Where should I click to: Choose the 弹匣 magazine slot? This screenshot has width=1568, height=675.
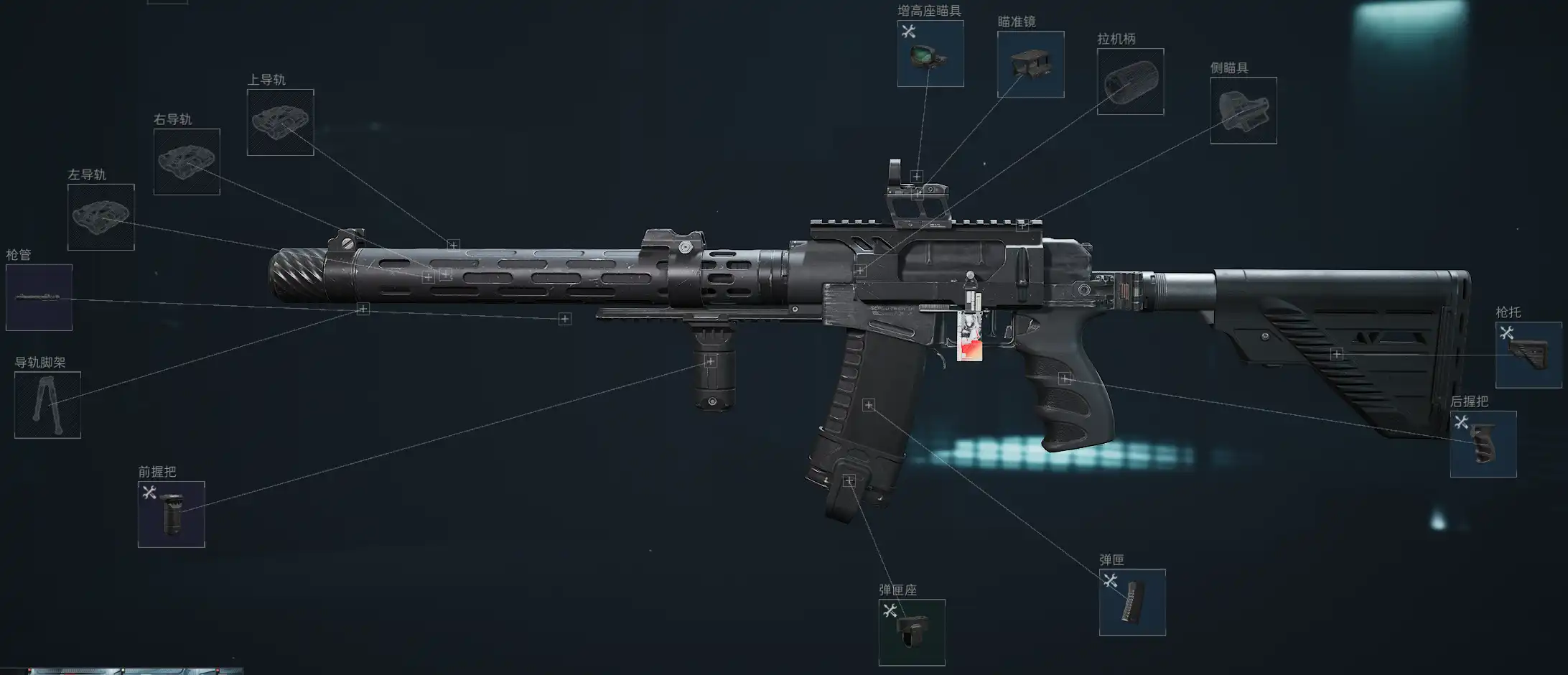(1132, 602)
